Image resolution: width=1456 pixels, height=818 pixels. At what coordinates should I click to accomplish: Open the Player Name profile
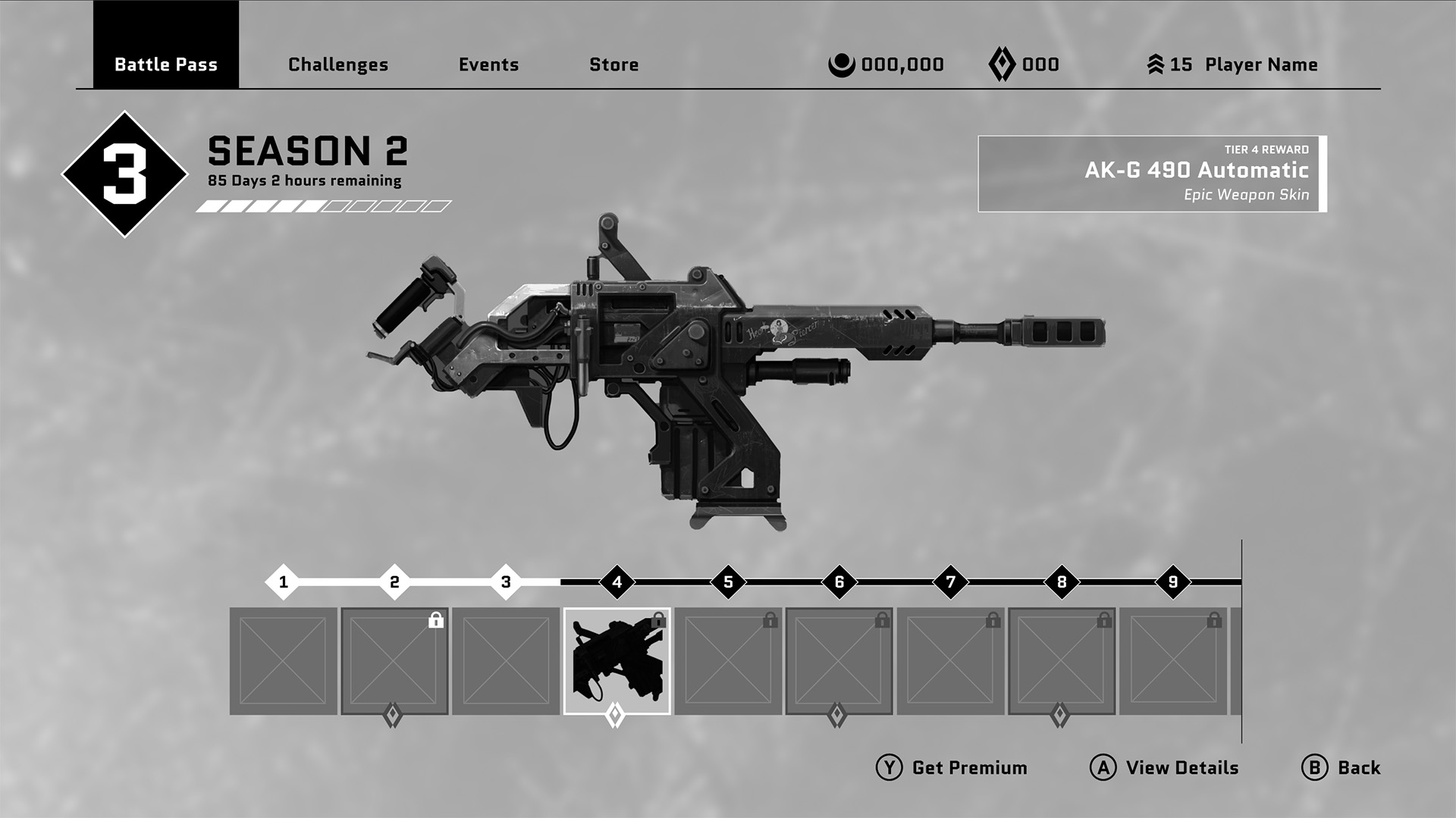click(1260, 64)
